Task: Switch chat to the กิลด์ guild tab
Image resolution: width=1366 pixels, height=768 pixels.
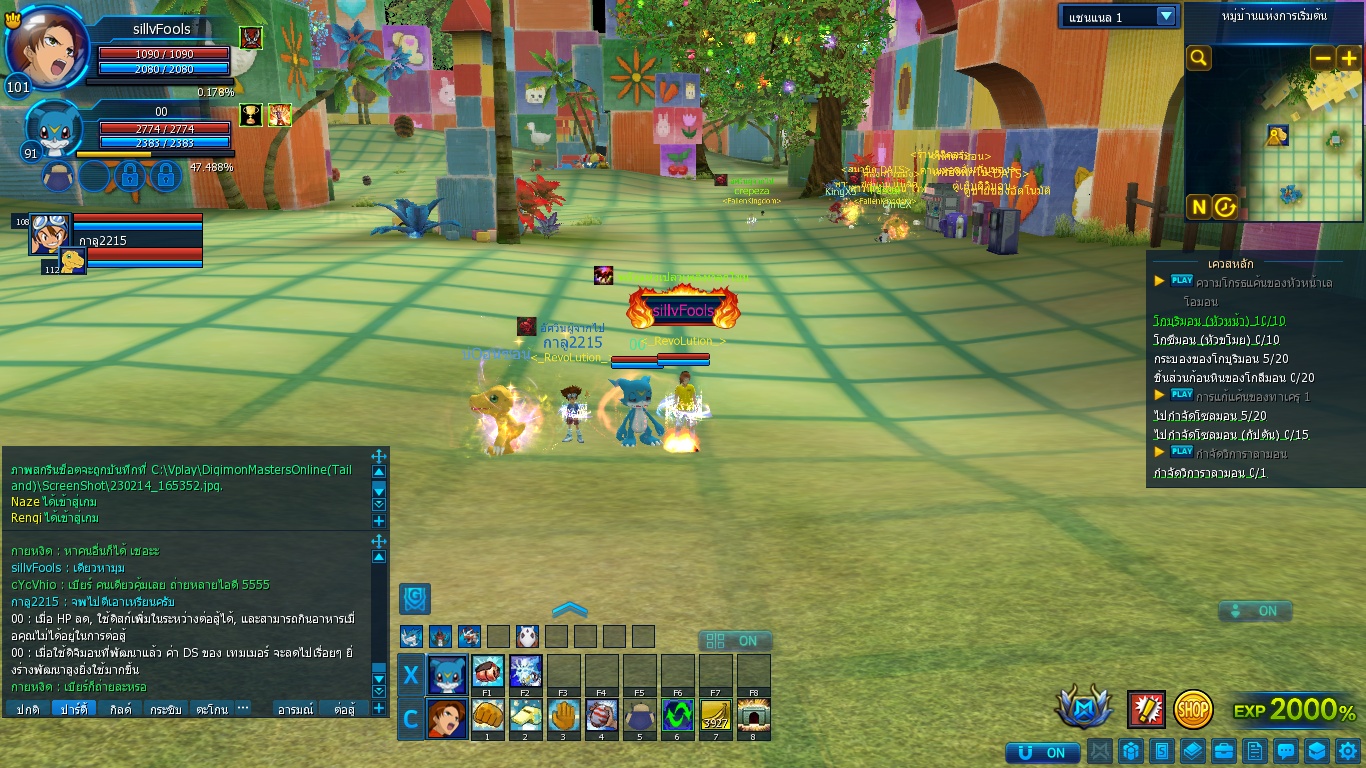Action: 120,709
